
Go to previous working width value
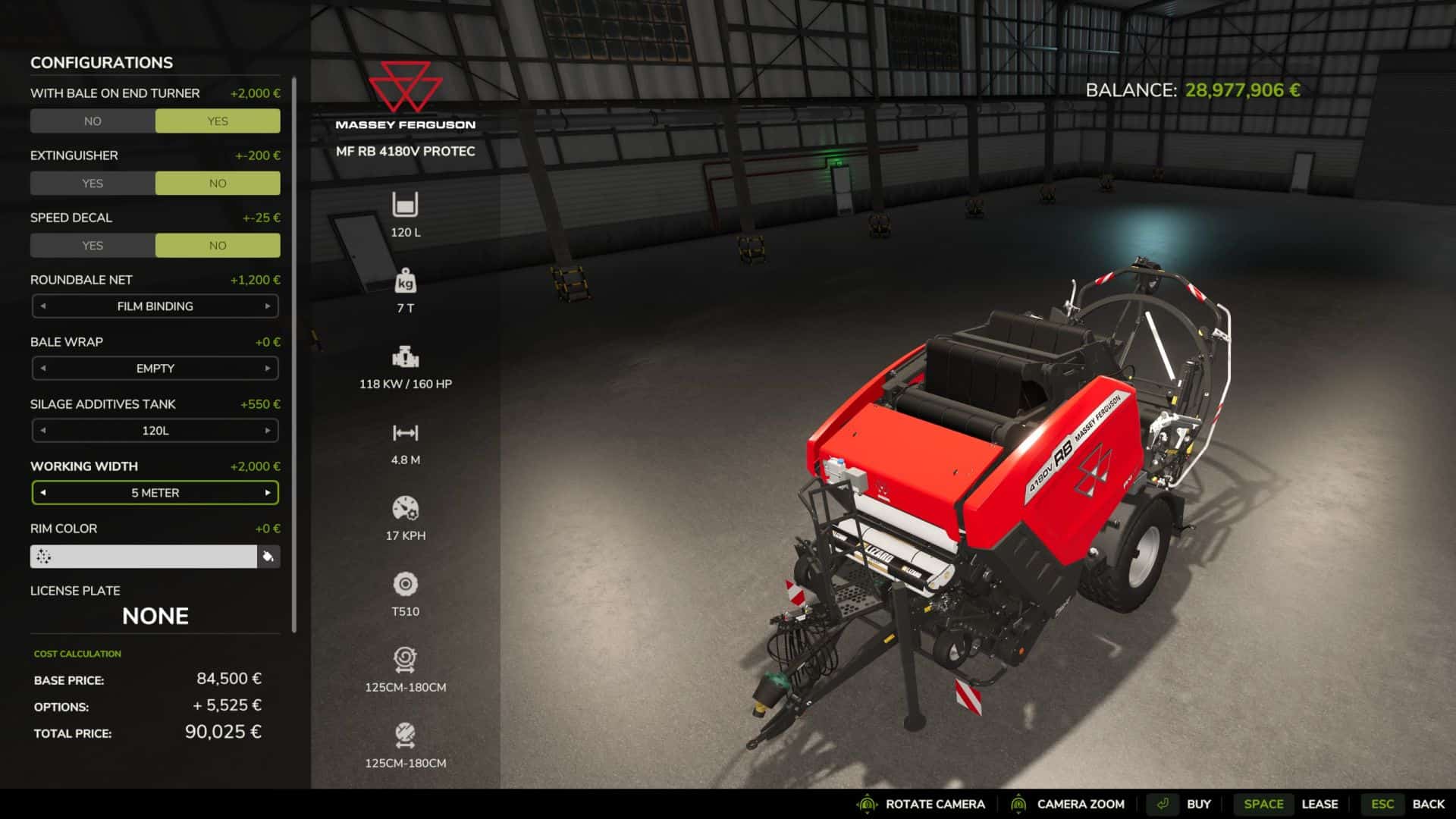(x=43, y=493)
